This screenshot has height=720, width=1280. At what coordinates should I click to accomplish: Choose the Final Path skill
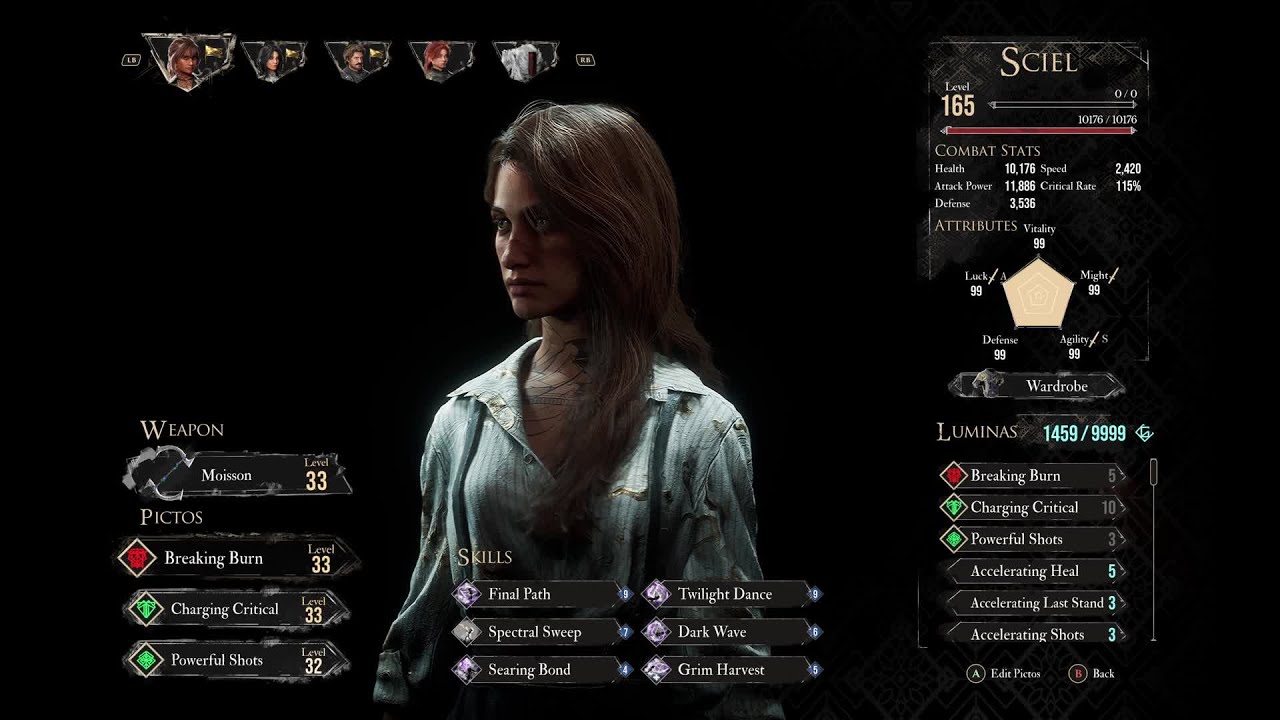(x=541, y=594)
